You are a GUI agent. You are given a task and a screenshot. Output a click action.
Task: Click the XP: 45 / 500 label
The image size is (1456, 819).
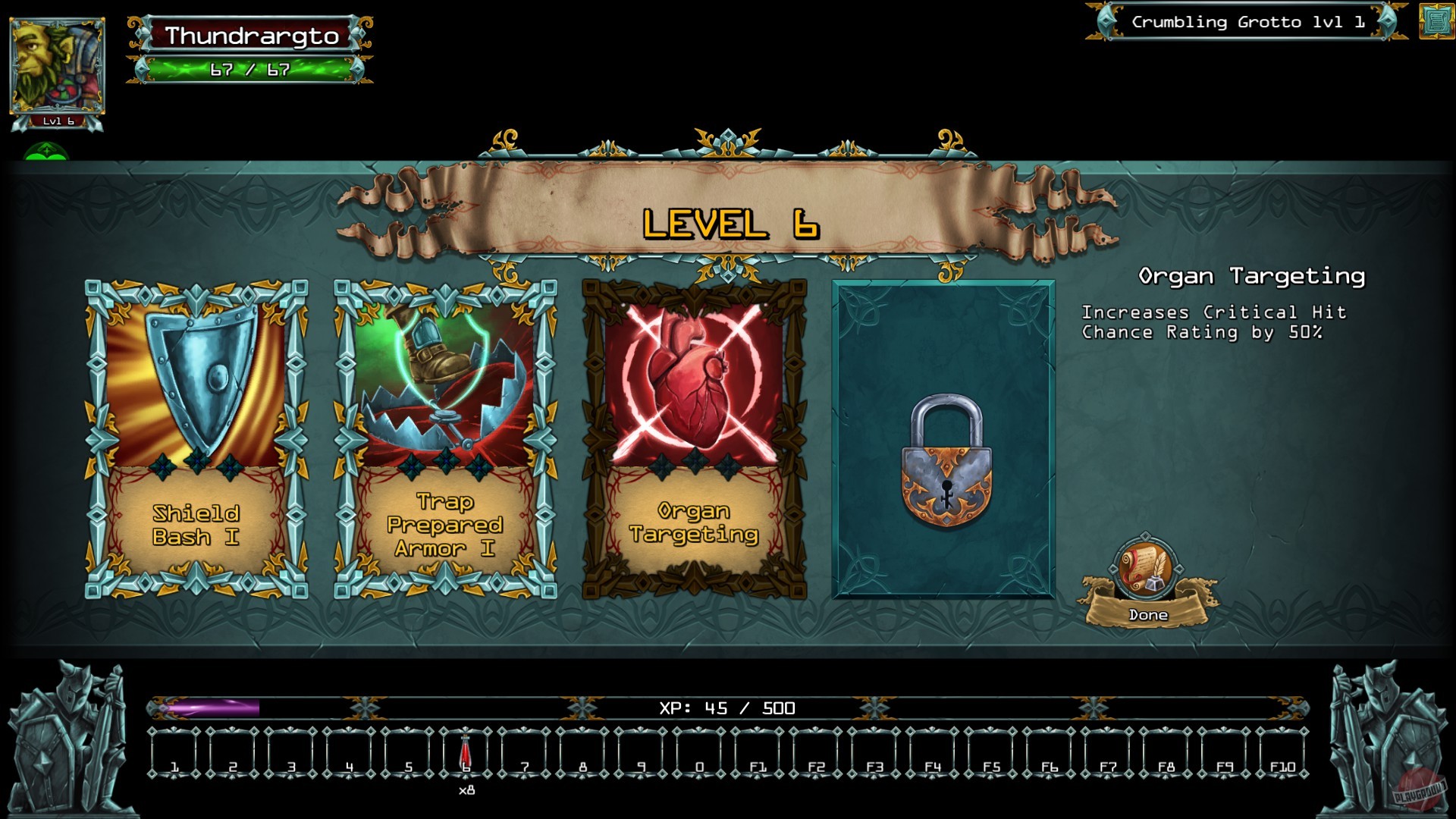point(726,708)
